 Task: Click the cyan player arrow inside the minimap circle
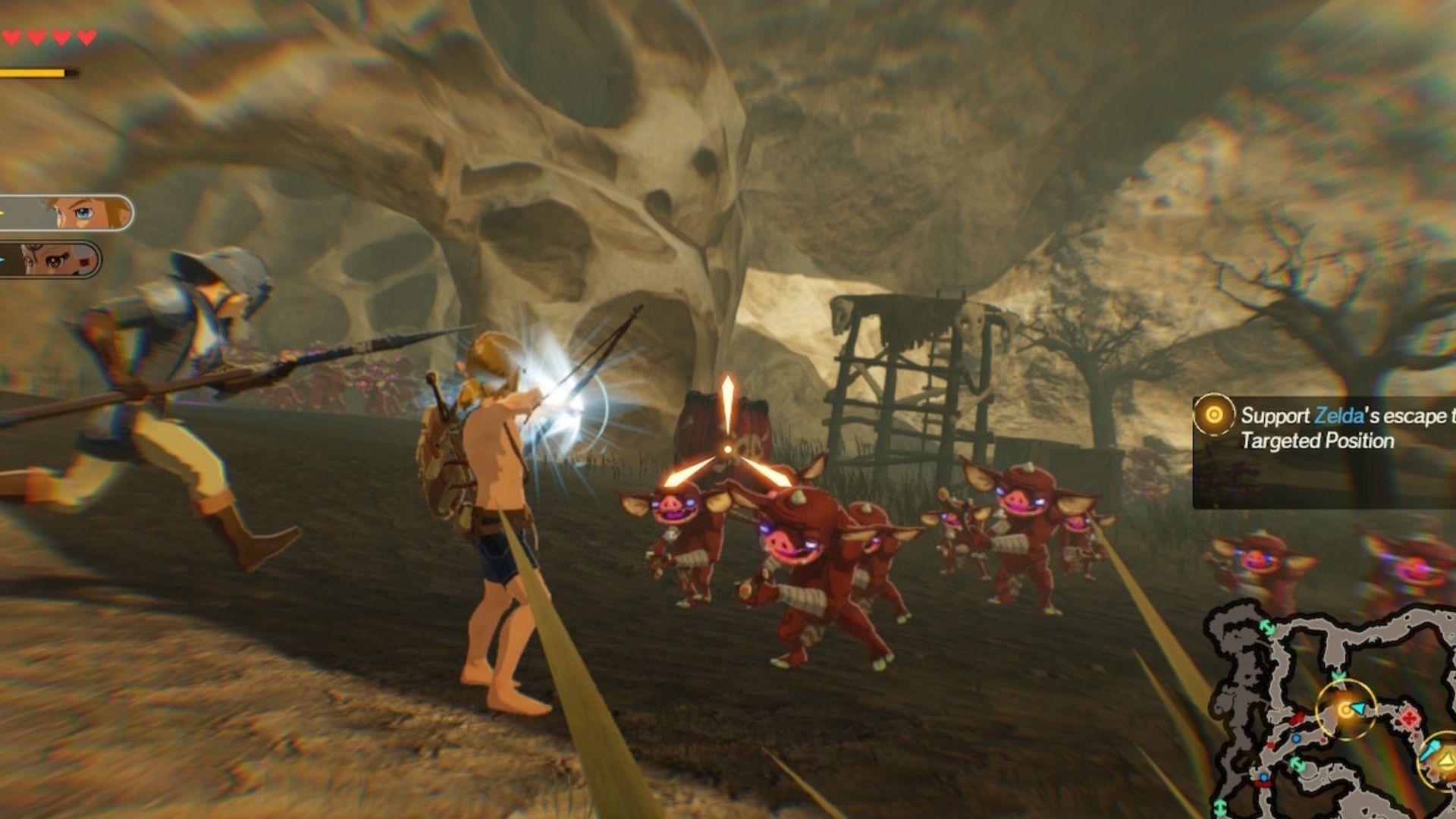pos(1358,708)
